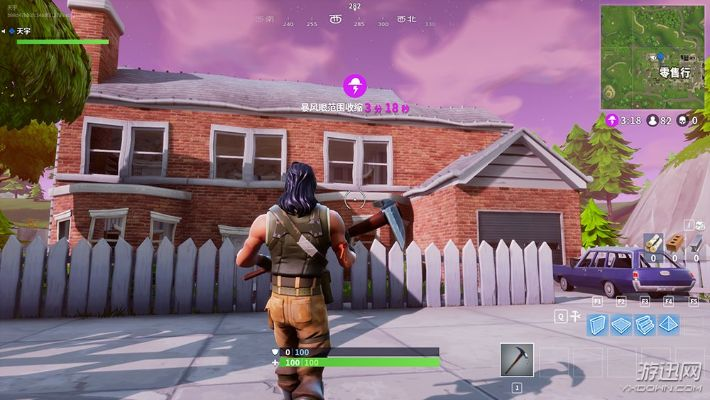This screenshot has height=400, width=710.
Task: Select the floor building piece
Action: point(621,324)
